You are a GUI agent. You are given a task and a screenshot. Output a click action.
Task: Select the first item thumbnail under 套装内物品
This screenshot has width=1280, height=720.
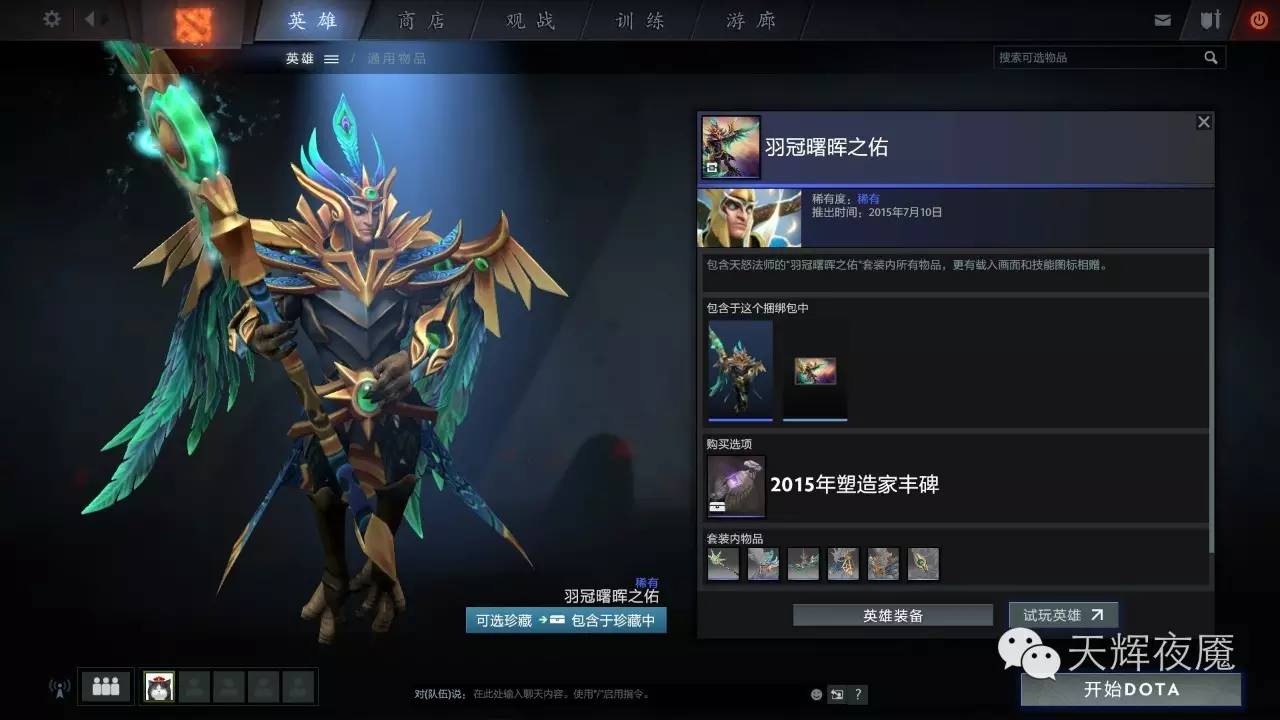pyautogui.click(x=723, y=564)
